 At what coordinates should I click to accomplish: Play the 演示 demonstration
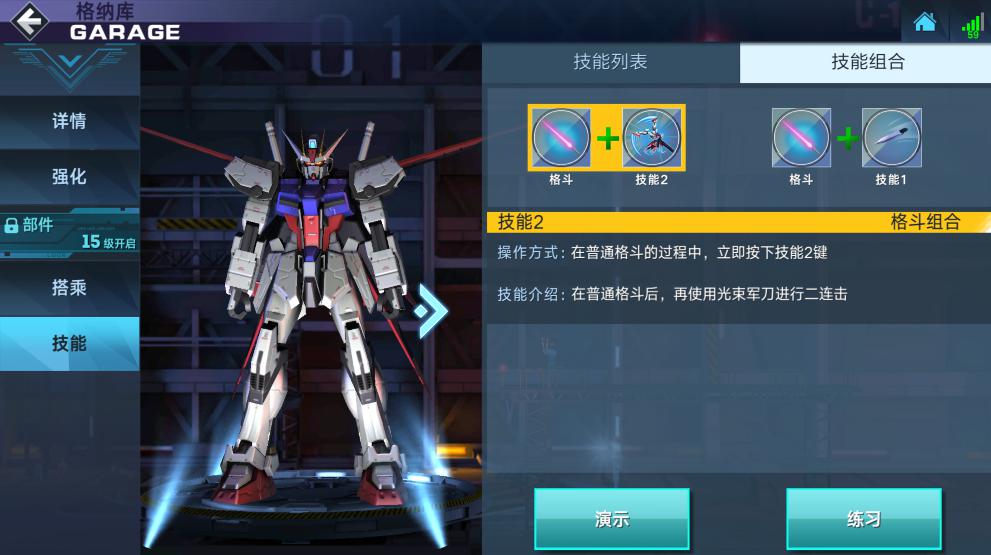[611, 519]
